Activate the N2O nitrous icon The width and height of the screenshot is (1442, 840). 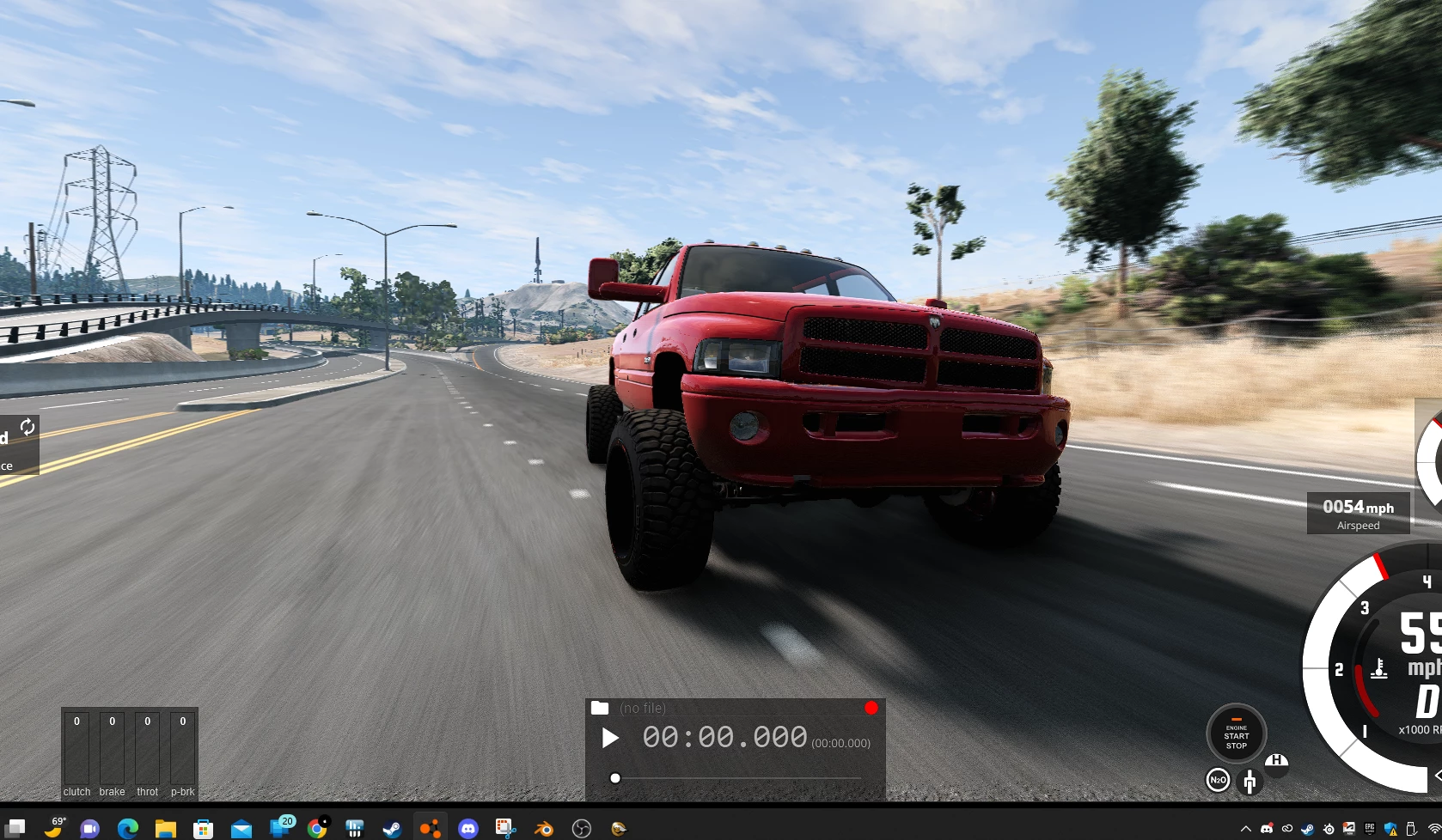pyautogui.click(x=1218, y=780)
